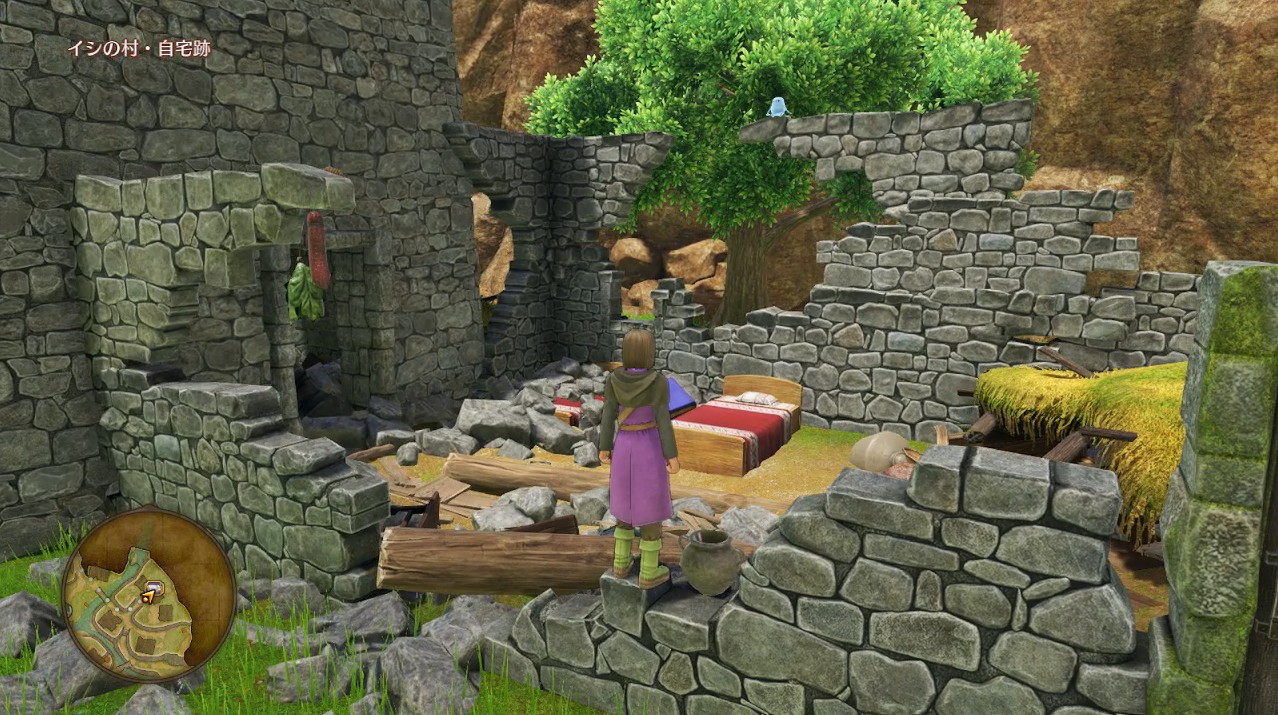The image size is (1278, 715).
Task: Select the purple bed marker on the minimap
Action: tap(153, 587)
